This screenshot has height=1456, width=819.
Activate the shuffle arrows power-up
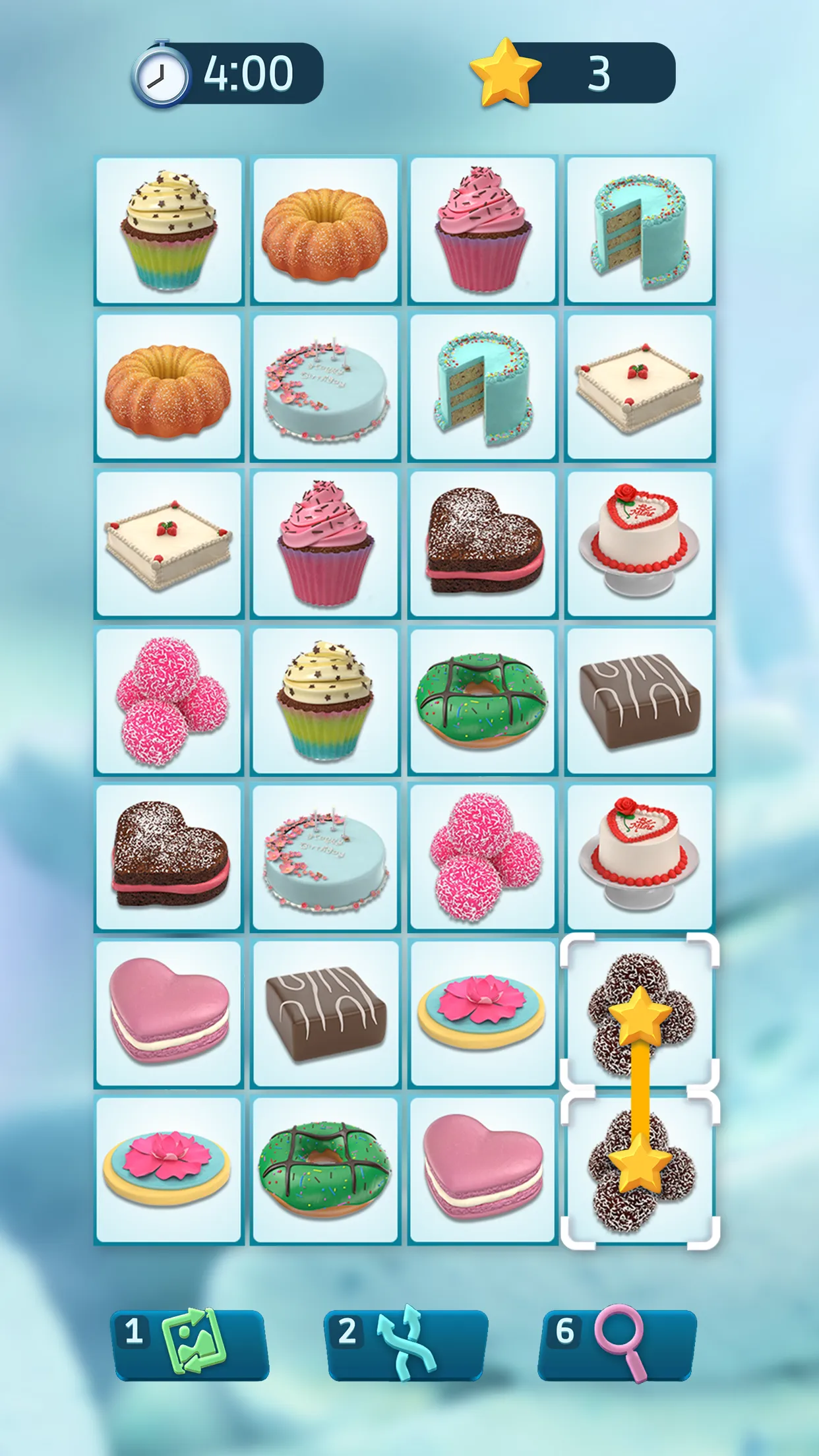tap(406, 1344)
